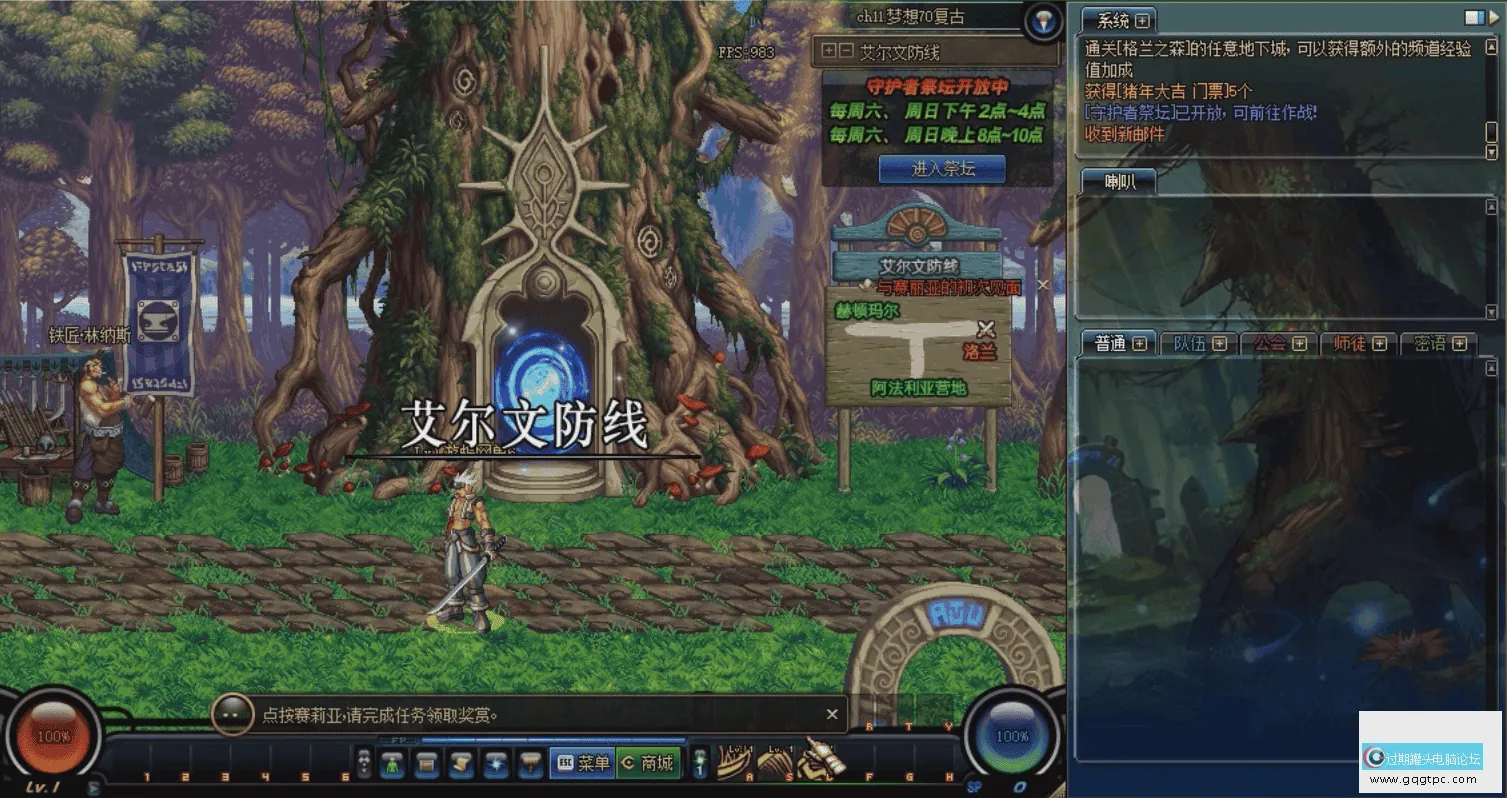Switch to the 公会 guild chat tab
The width and height of the screenshot is (1507, 798).
(x=1279, y=343)
